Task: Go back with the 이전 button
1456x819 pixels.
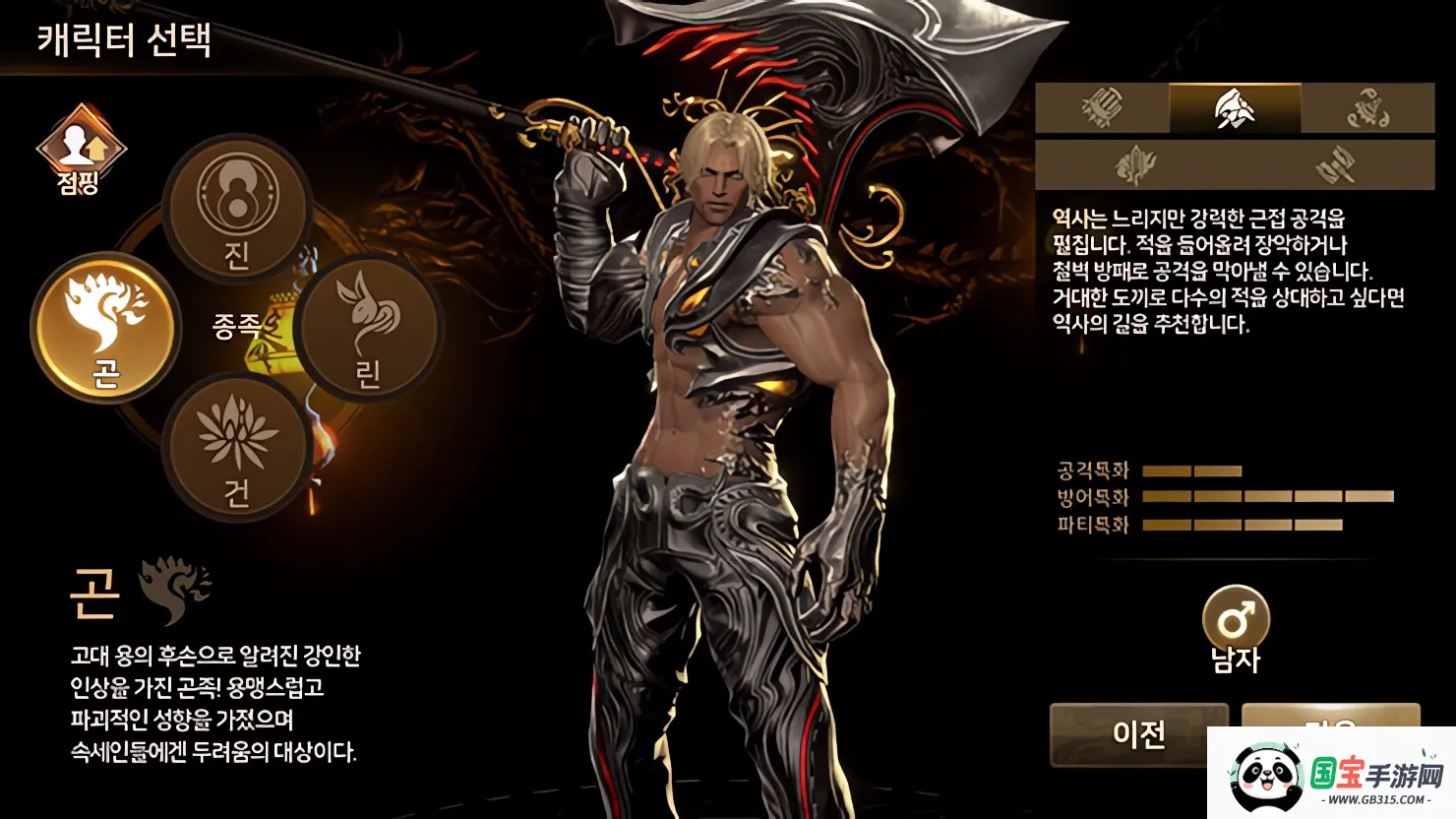Action: pyautogui.click(x=1138, y=734)
